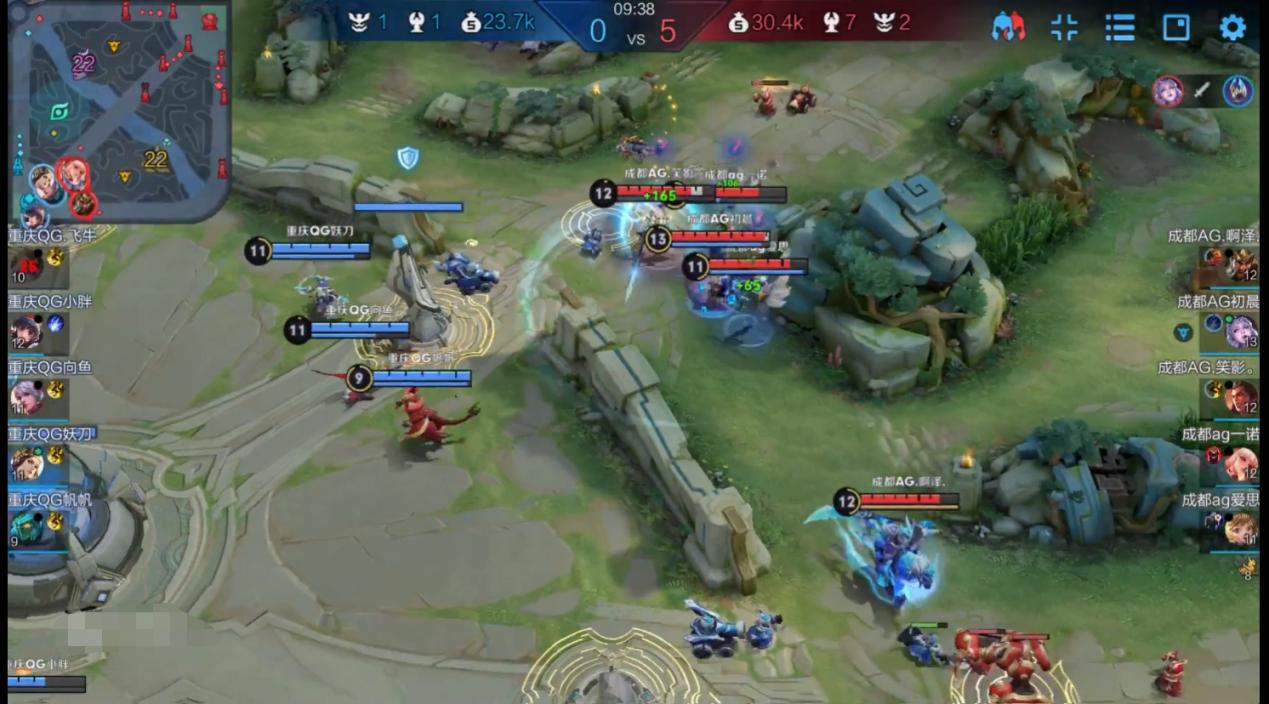
Task: Click the blue shield marker beside 成都AG初晨
Action: 1184,332
